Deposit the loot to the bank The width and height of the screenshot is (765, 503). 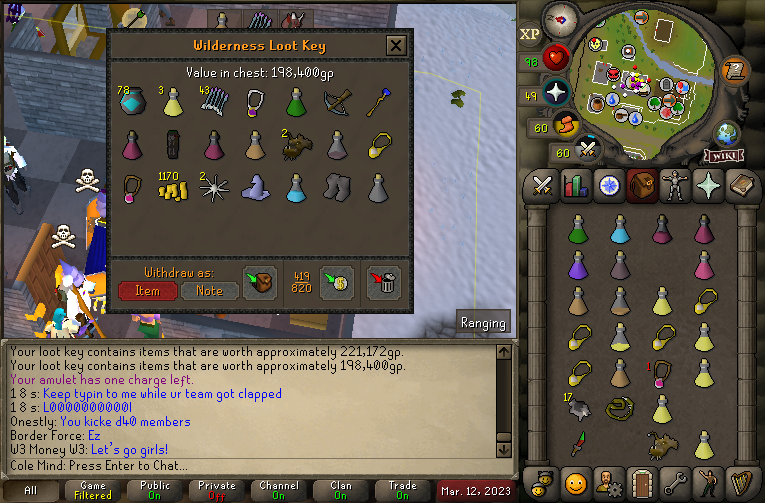pos(336,283)
